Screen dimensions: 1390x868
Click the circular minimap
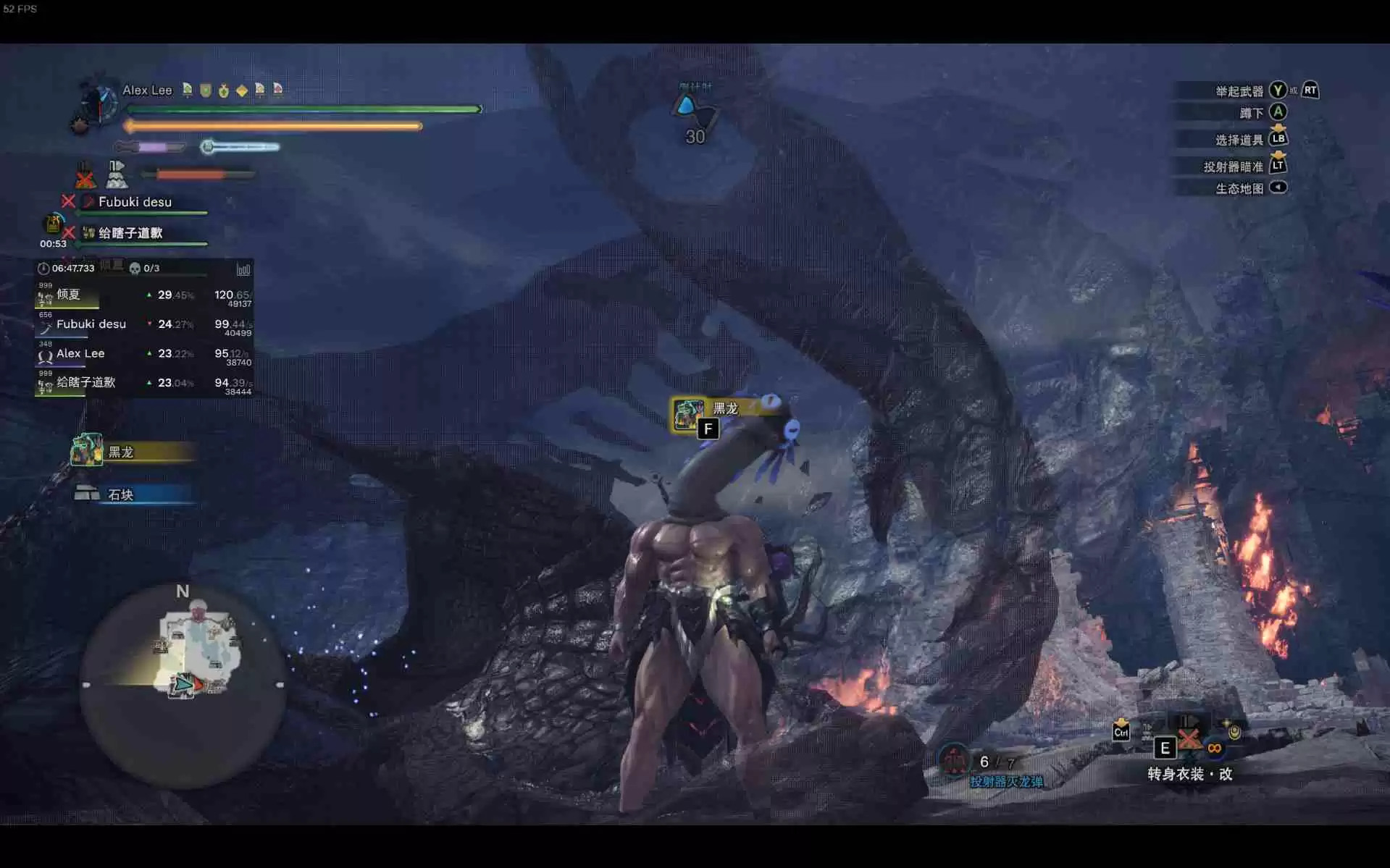pyautogui.click(x=183, y=685)
